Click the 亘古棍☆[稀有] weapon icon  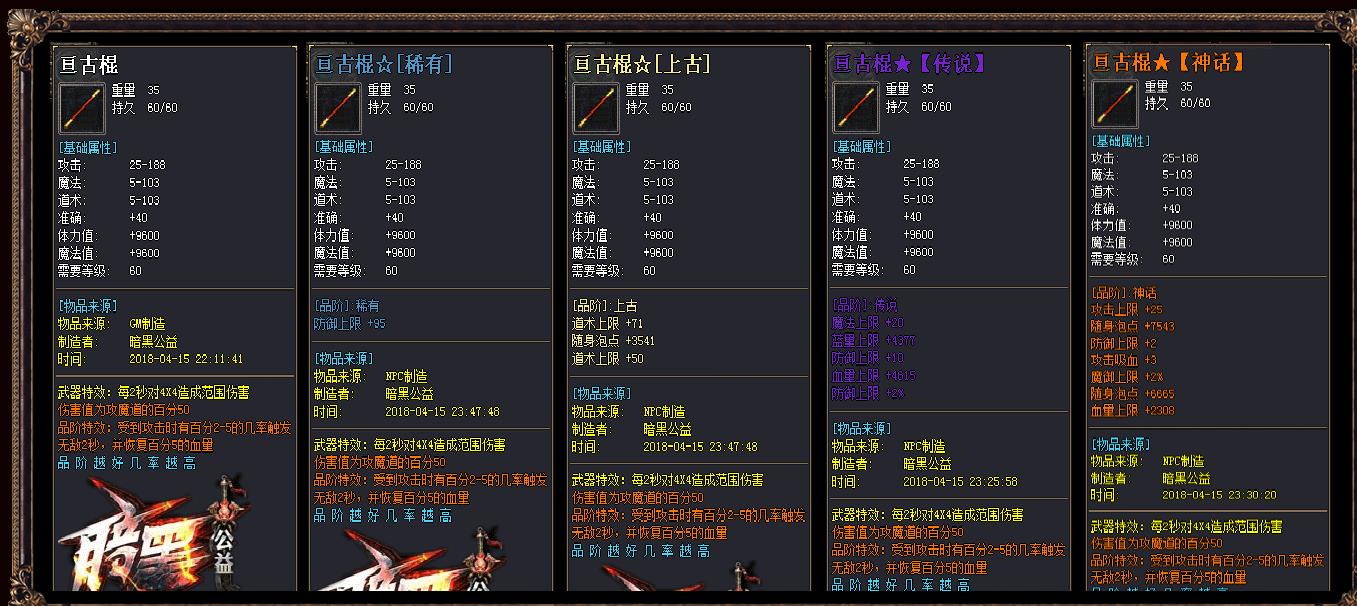point(339,108)
